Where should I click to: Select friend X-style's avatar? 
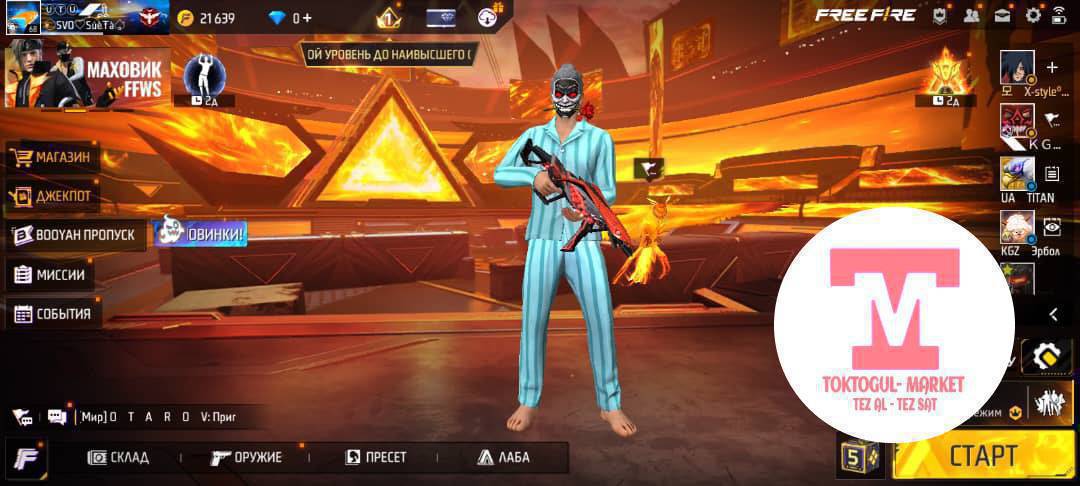[x=1018, y=68]
